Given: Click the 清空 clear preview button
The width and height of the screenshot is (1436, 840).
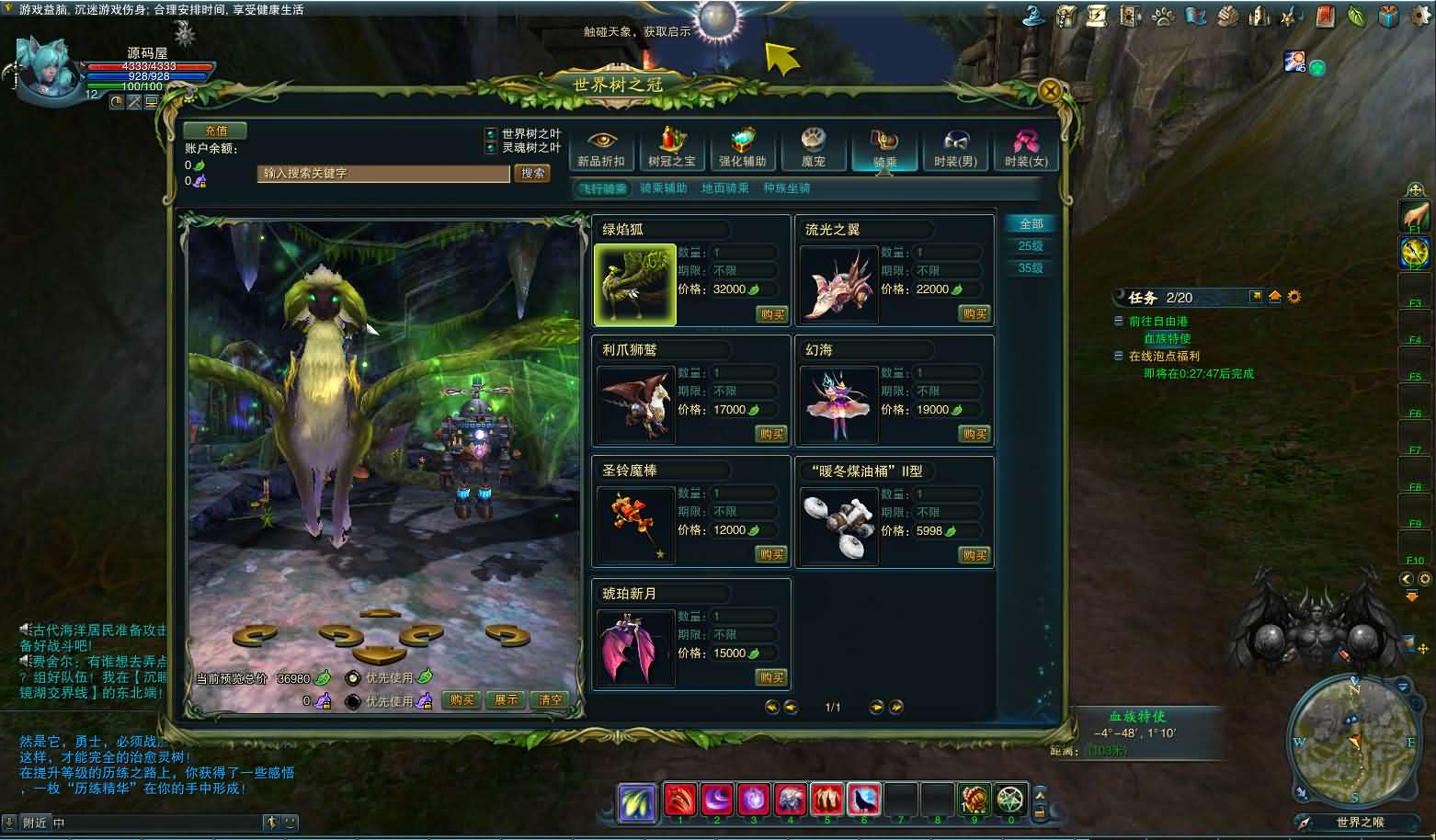Looking at the screenshot, I should click(x=550, y=700).
